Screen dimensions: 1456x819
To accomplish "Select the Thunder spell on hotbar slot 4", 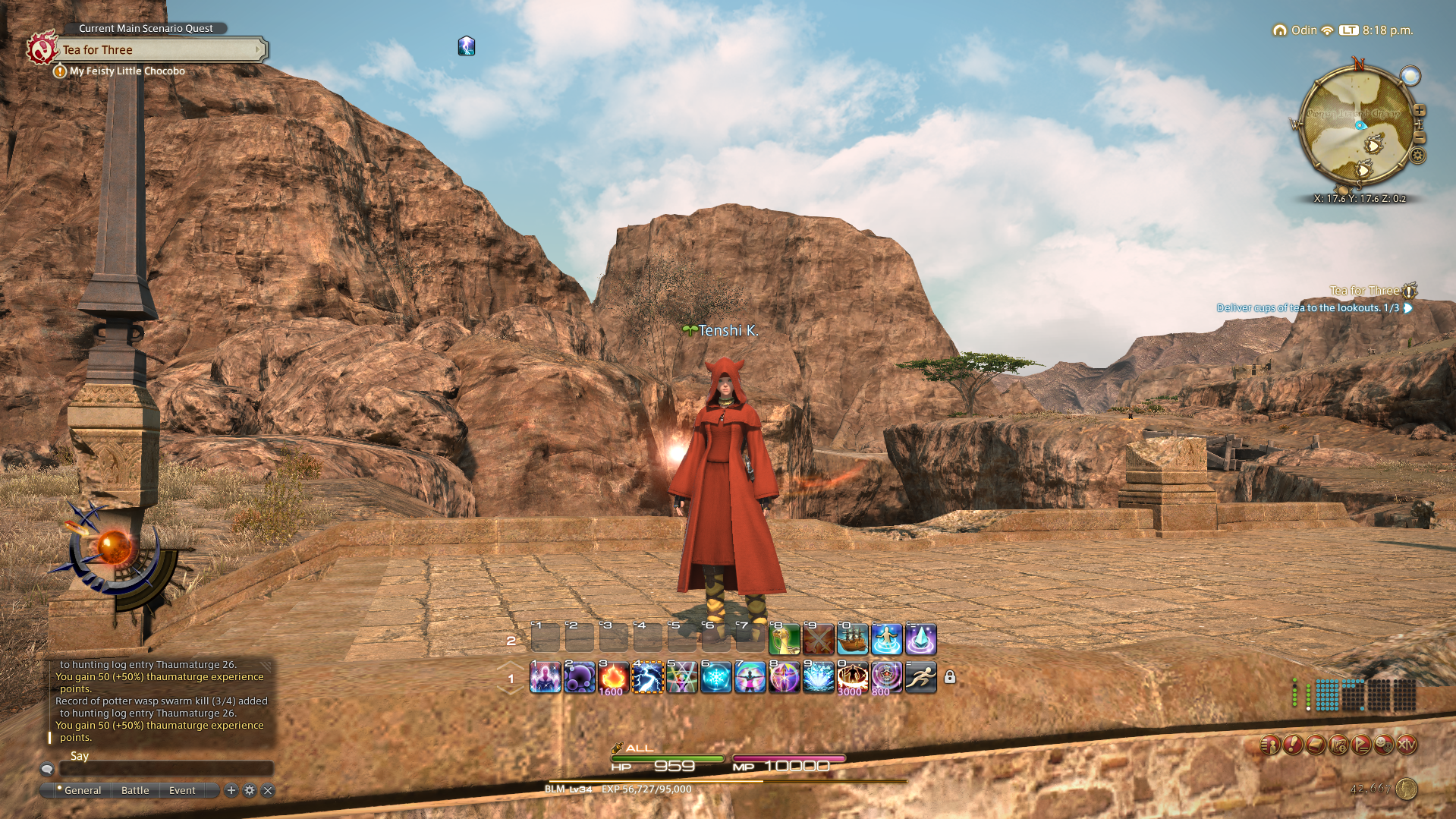I will pos(648,678).
